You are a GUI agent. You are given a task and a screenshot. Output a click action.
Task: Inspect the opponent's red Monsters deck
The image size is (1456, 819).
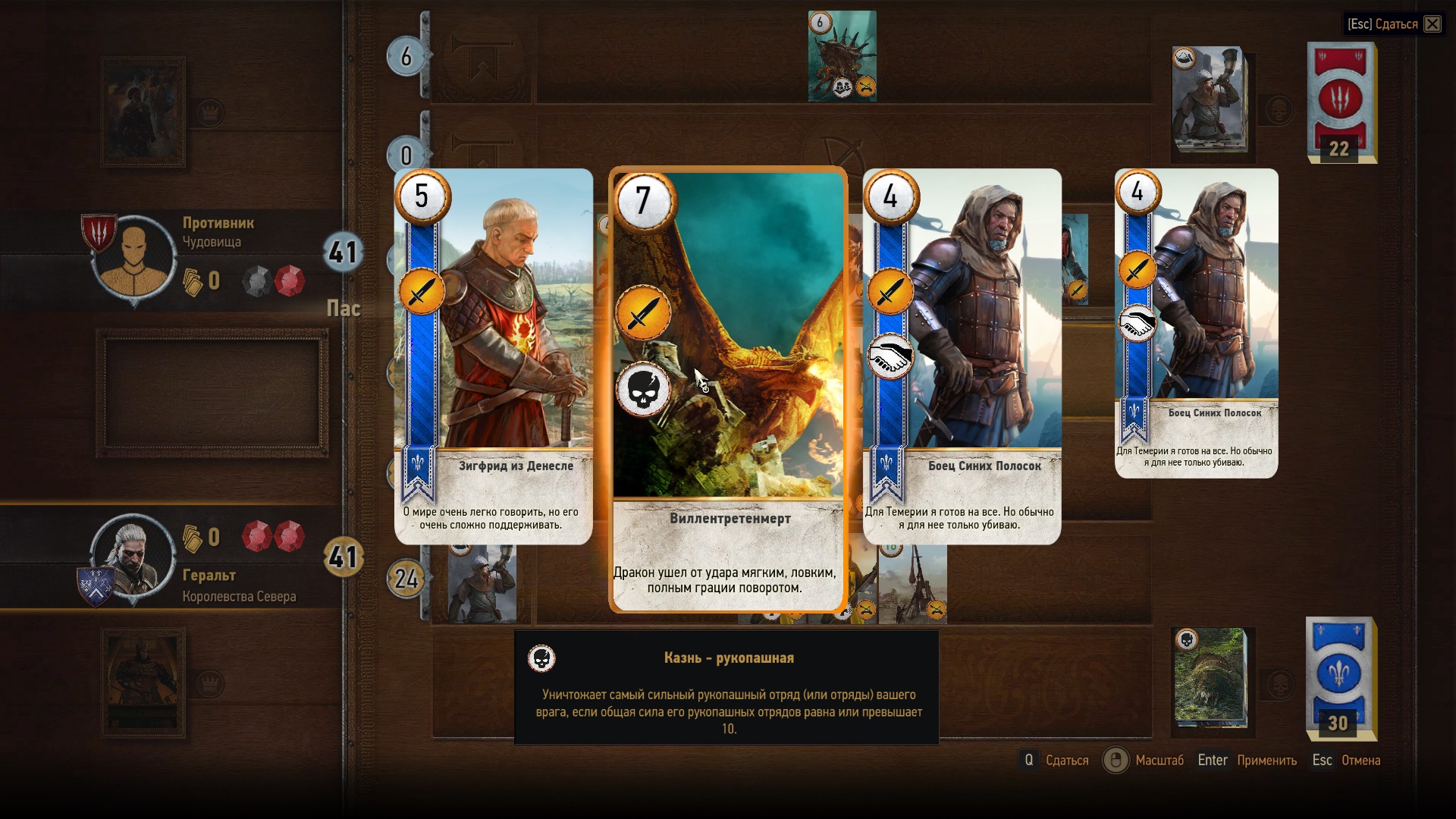pos(1341,102)
